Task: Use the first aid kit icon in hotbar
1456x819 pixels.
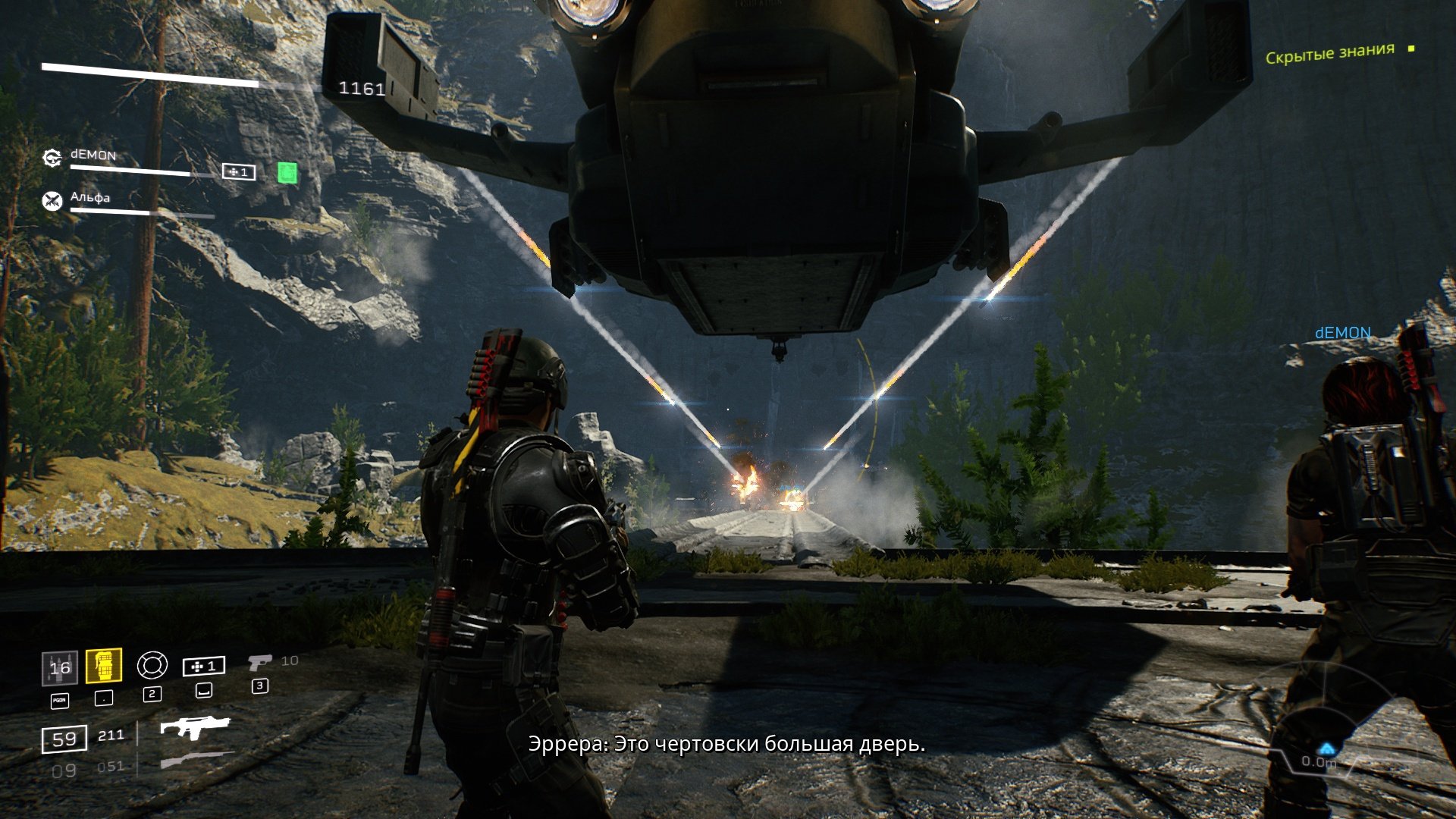Action: point(204,667)
